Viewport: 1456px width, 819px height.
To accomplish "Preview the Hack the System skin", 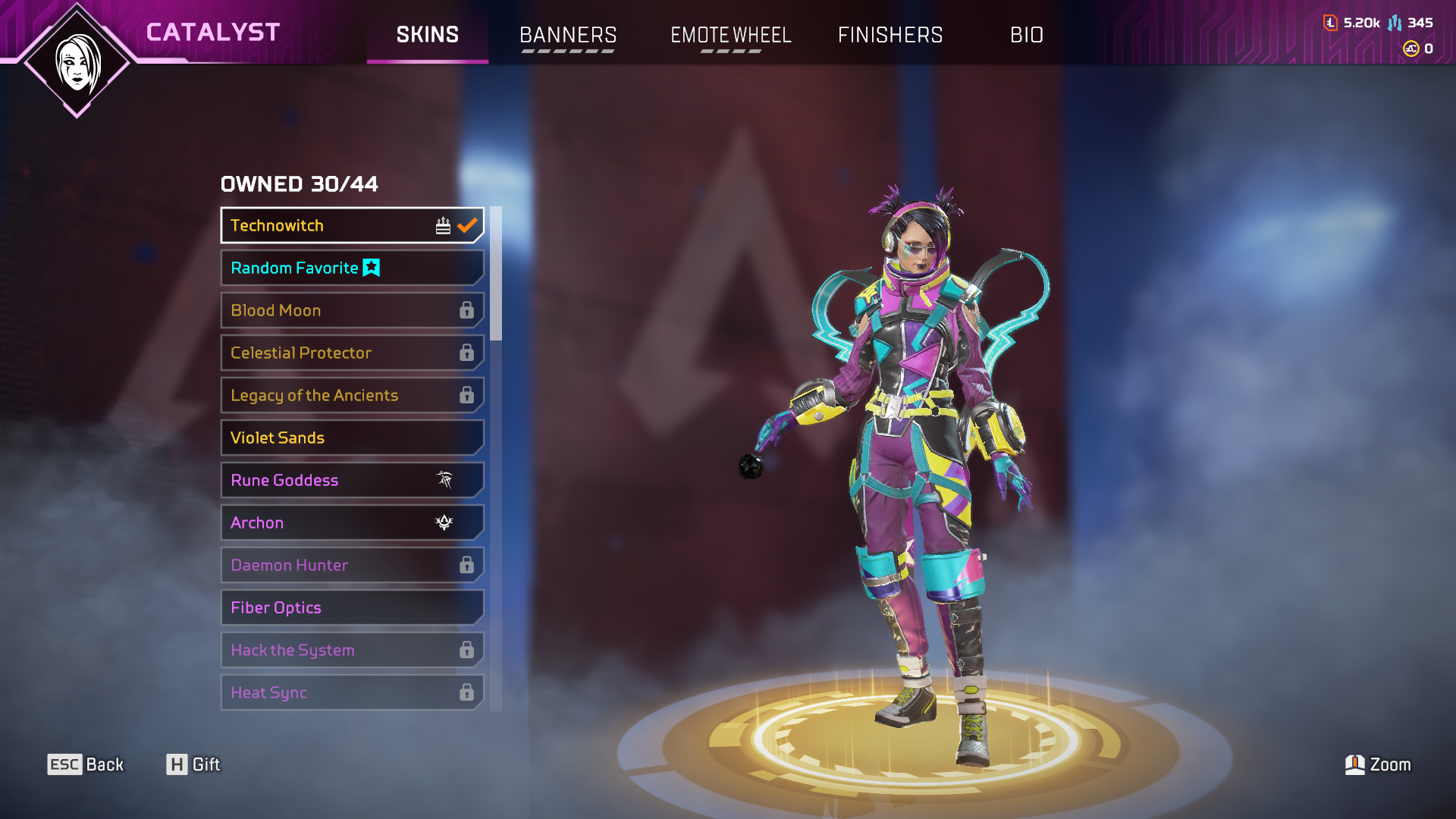I will point(352,650).
